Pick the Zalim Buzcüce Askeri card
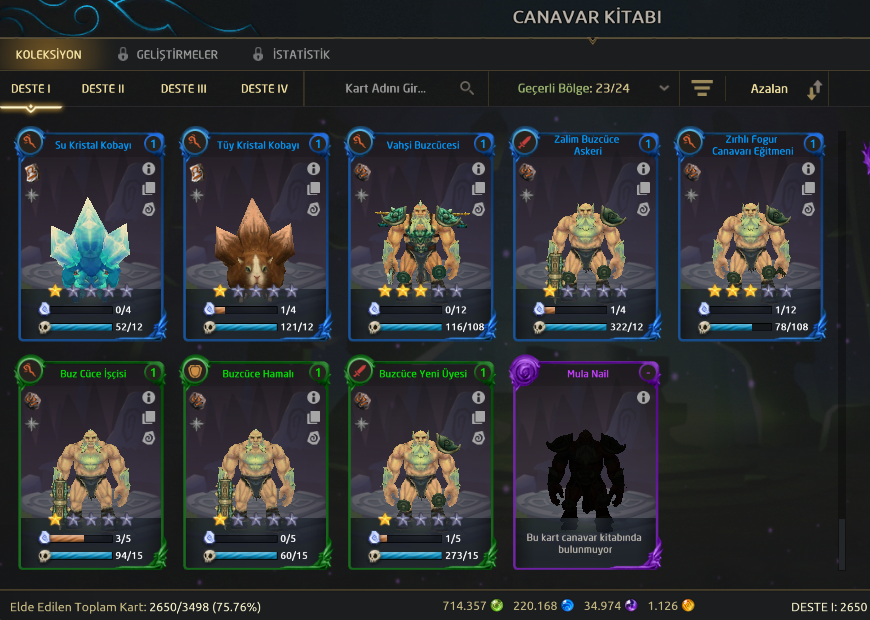Viewport: 870px width, 620px height. pos(586,234)
